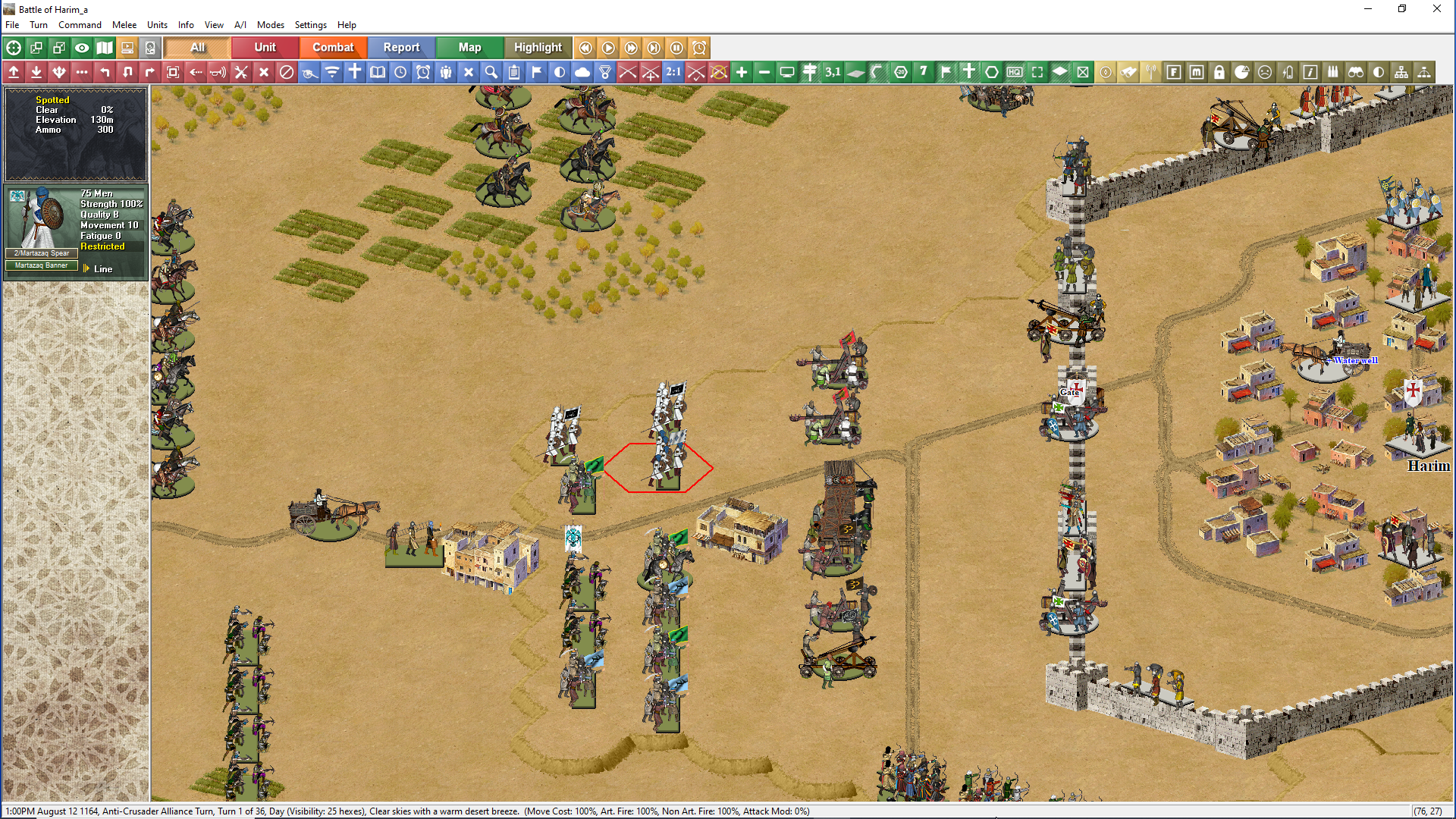Click the padlock toolbar icon
Screen dimensions: 1456x819
(1219, 72)
